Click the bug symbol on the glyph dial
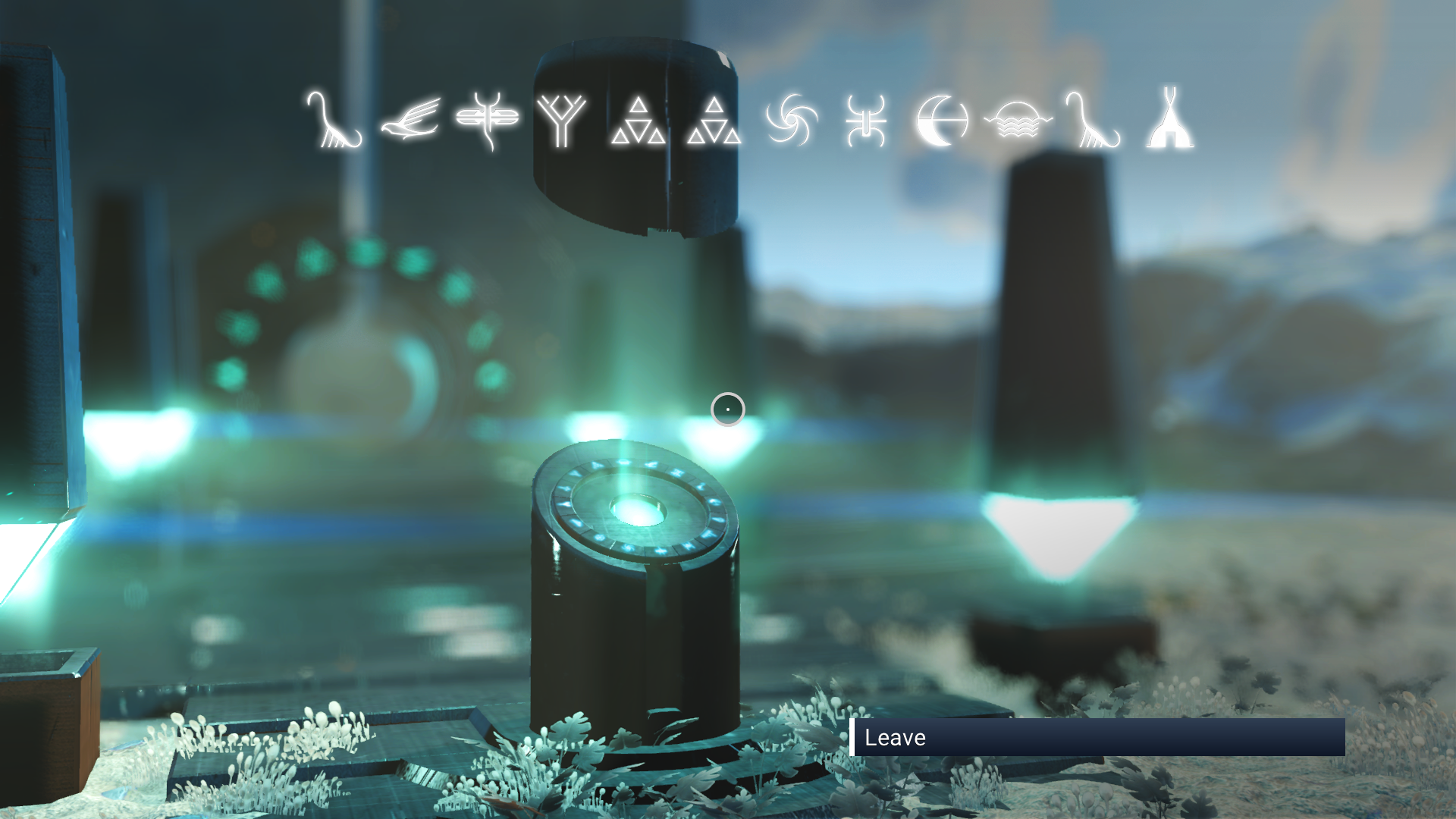The width and height of the screenshot is (1456, 819). coord(679,472)
